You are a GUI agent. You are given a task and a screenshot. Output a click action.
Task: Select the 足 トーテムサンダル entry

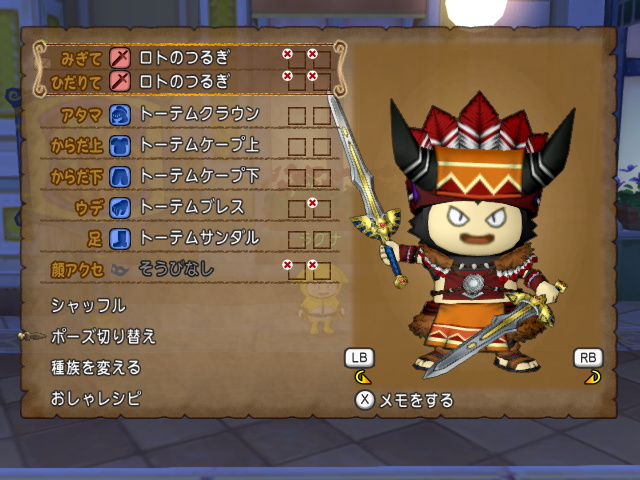(x=199, y=238)
